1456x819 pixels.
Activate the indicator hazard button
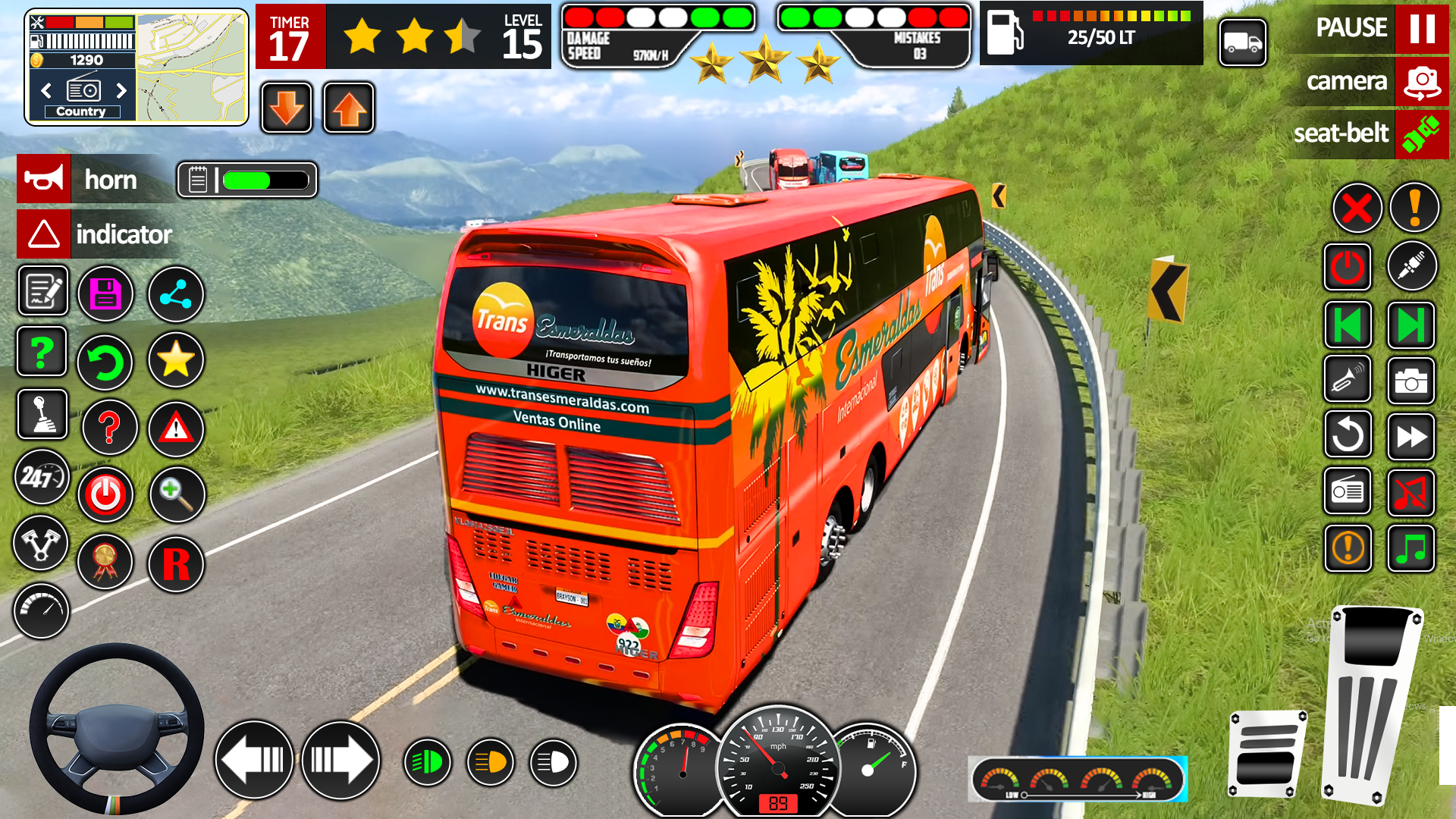click(44, 234)
